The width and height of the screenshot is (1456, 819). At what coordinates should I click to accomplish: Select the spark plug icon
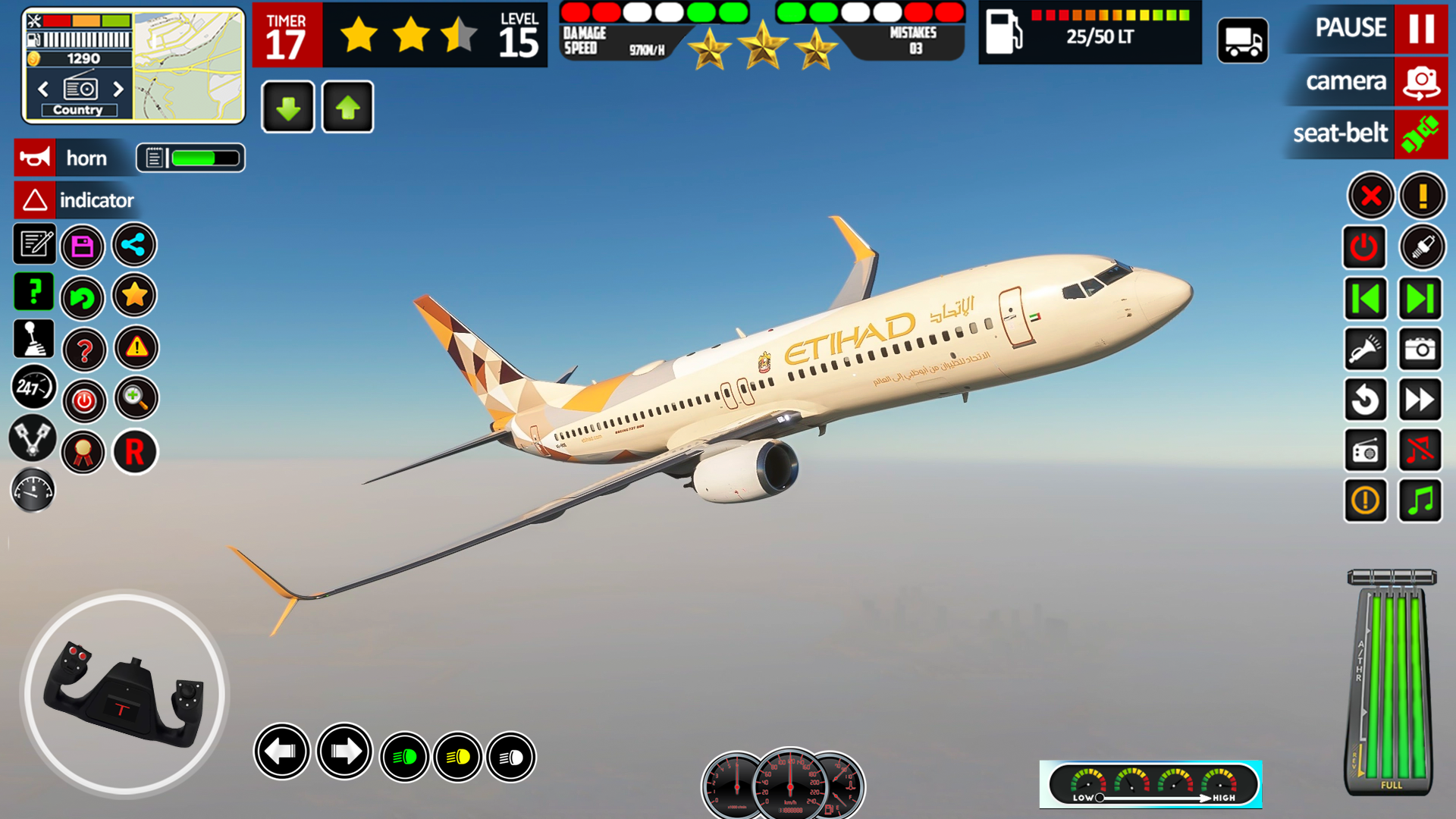(1422, 248)
